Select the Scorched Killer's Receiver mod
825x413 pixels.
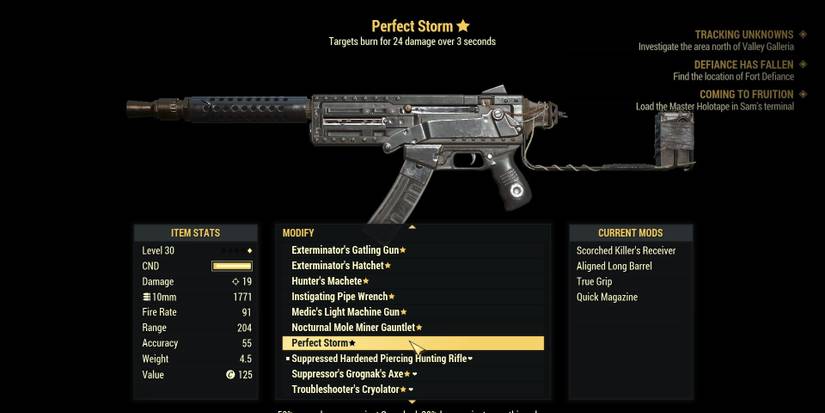pyautogui.click(x=626, y=250)
